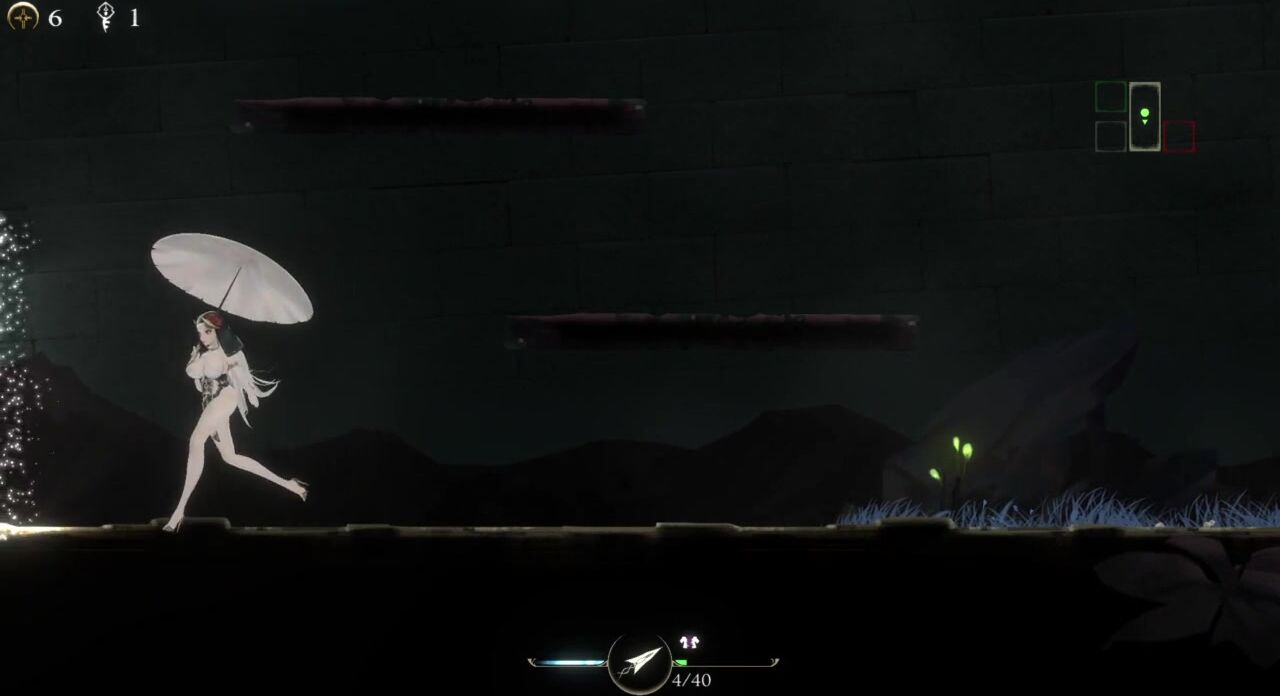Click the white key item icon
1280x696 pixels.
[x=105, y=17]
